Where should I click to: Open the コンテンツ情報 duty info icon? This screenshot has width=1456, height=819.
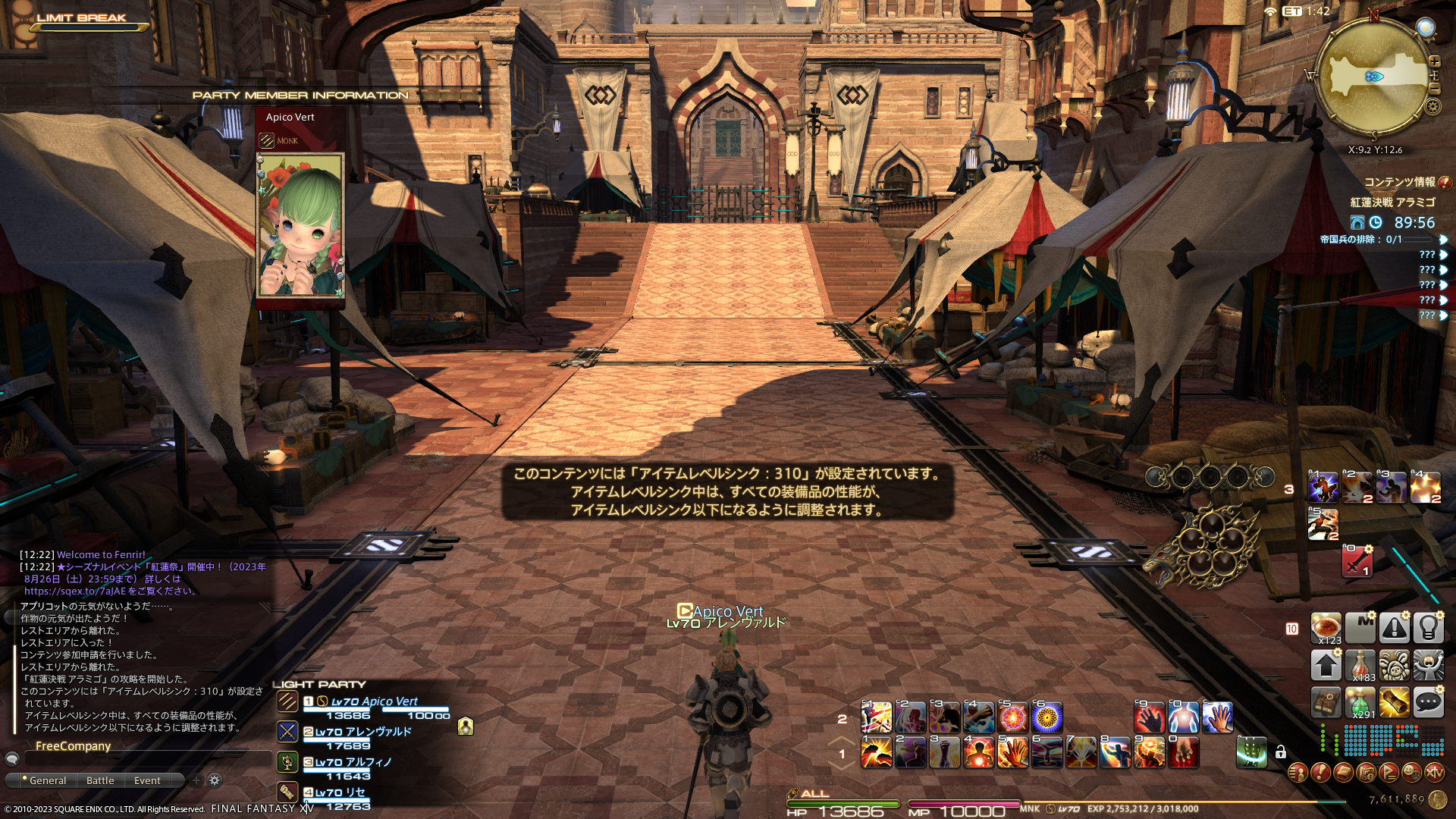tap(1445, 182)
